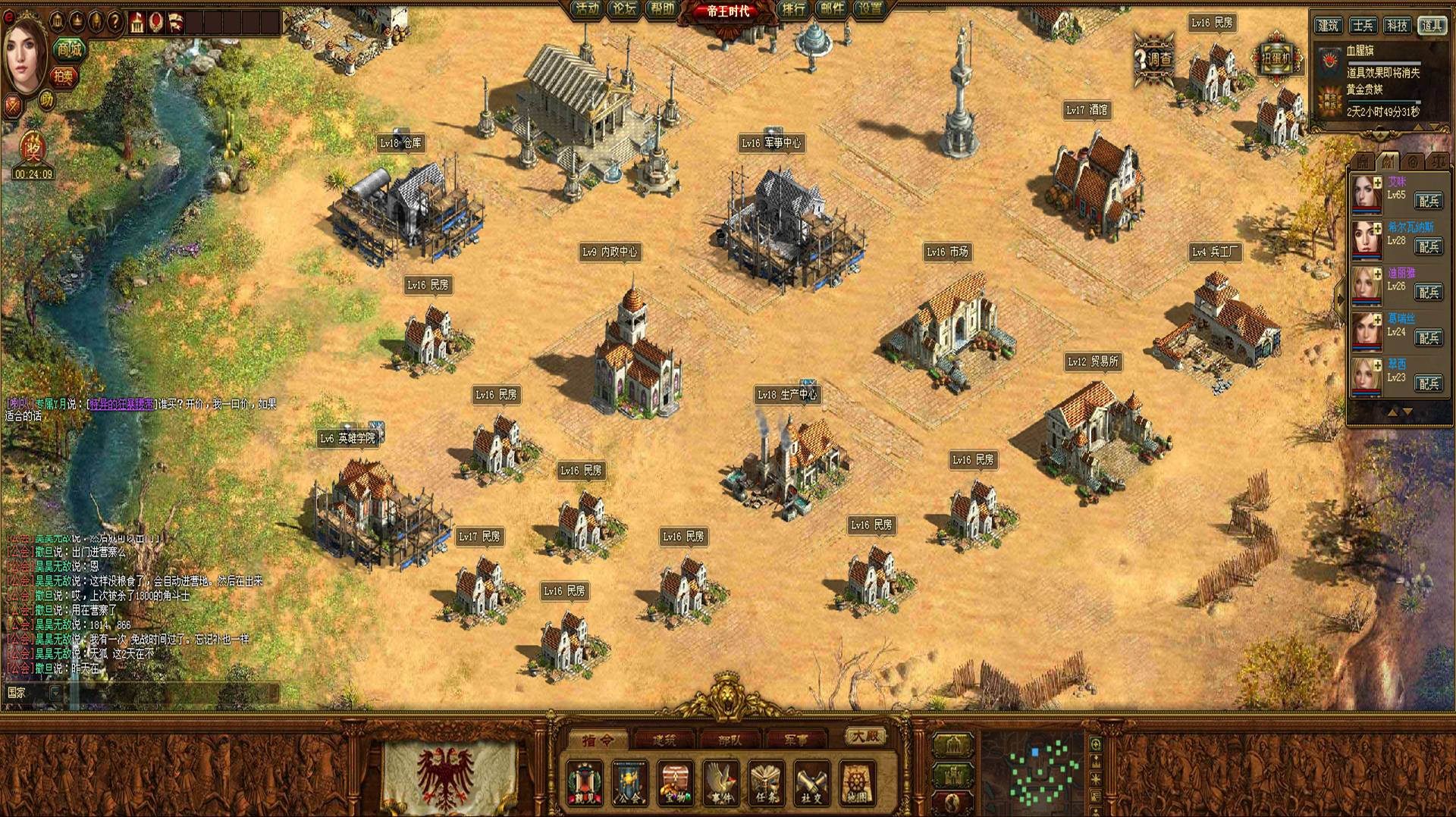Viewport: 1456px width, 817px height.
Task: Assign troops to hero 翠西
Action: click(x=1429, y=383)
